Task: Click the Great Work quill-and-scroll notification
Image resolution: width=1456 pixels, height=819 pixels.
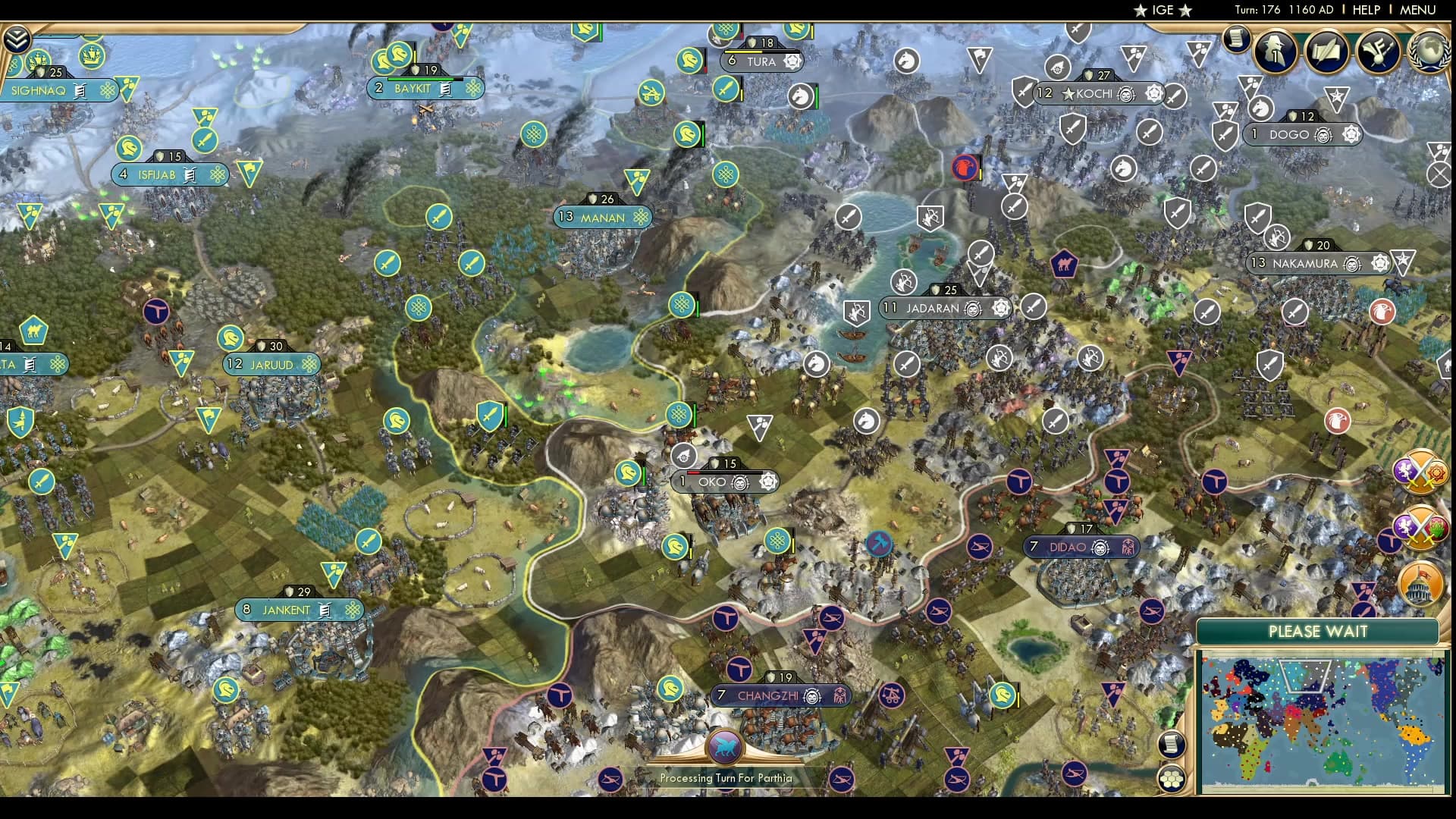Action: coord(1326,52)
